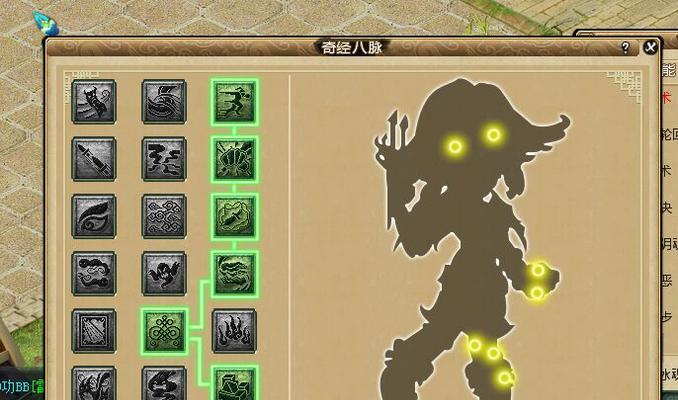Open the question mark help button
This screenshot has width=678, height=400.
tap(625, 47)
